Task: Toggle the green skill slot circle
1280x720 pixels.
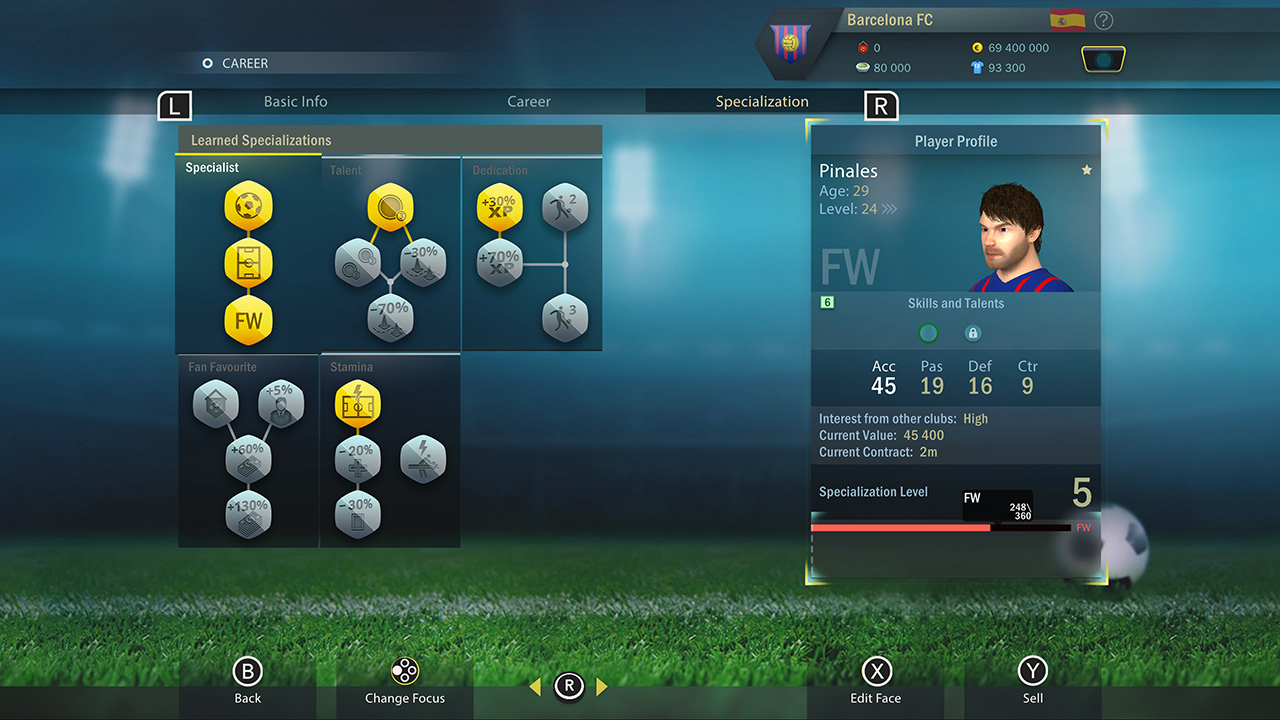Action: point(928,332)
